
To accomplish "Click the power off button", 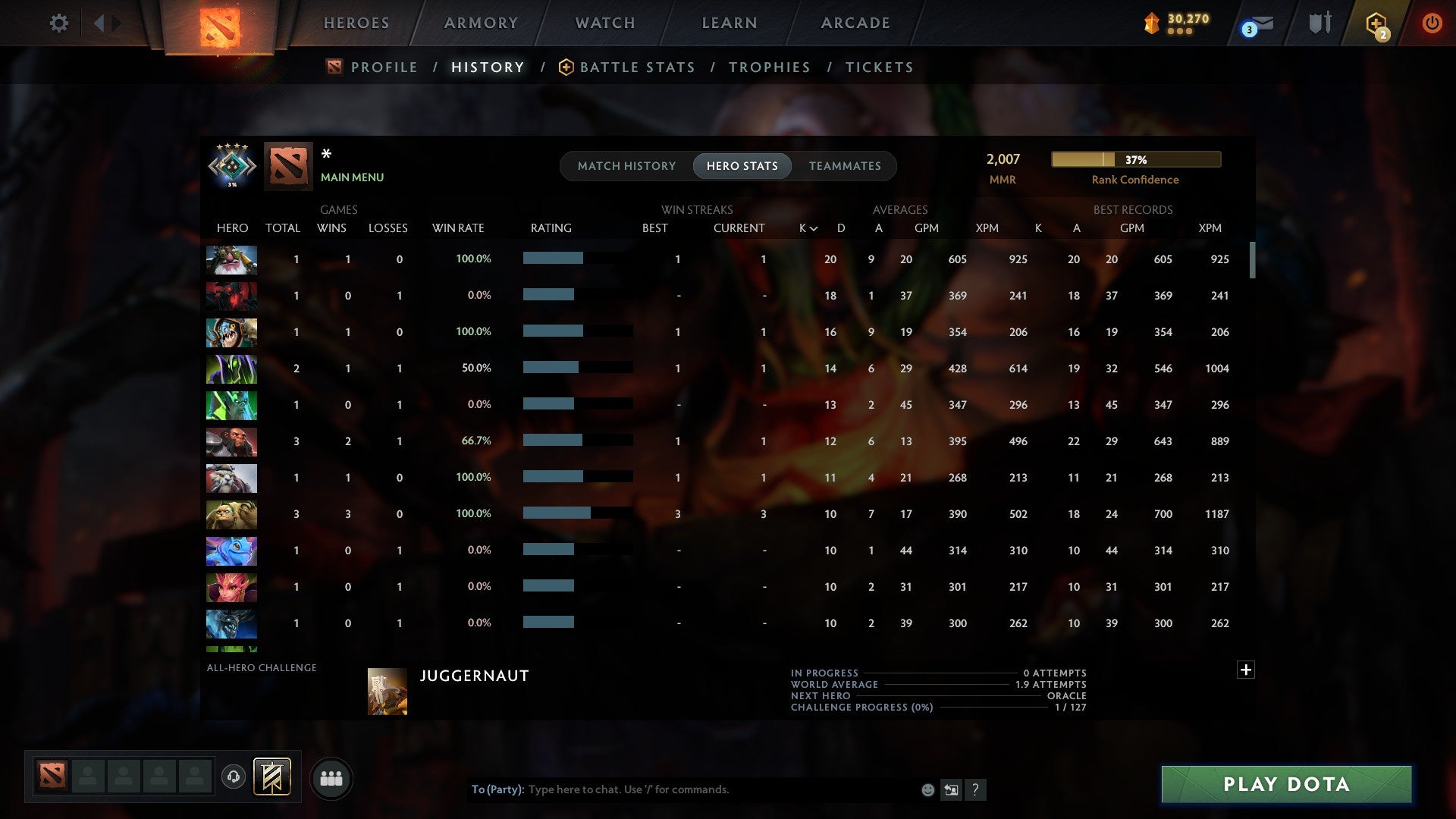I will pos(1432,23).
